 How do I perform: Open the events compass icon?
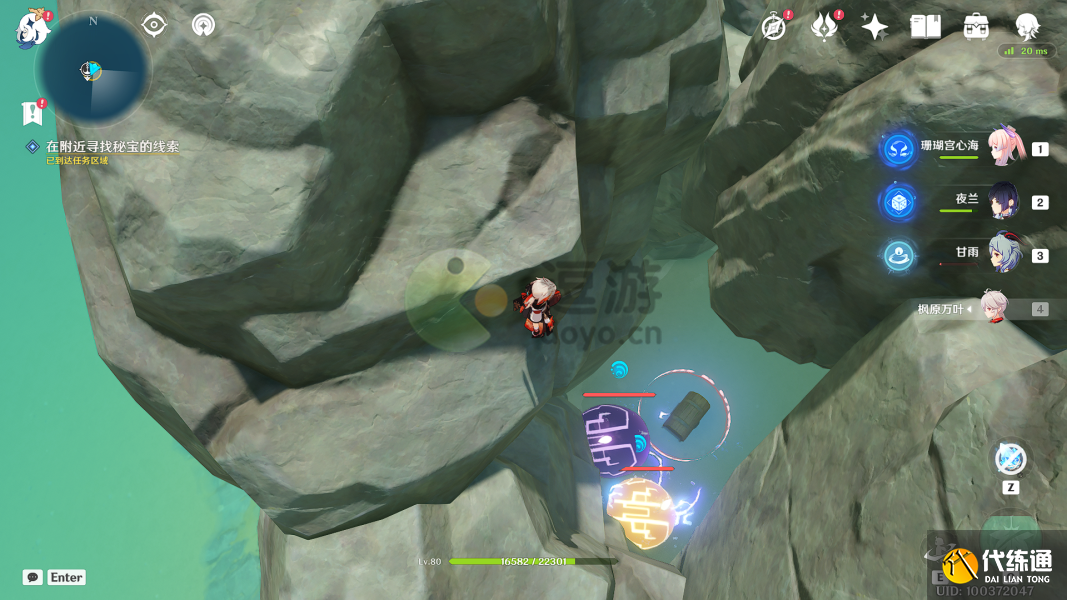774,27
